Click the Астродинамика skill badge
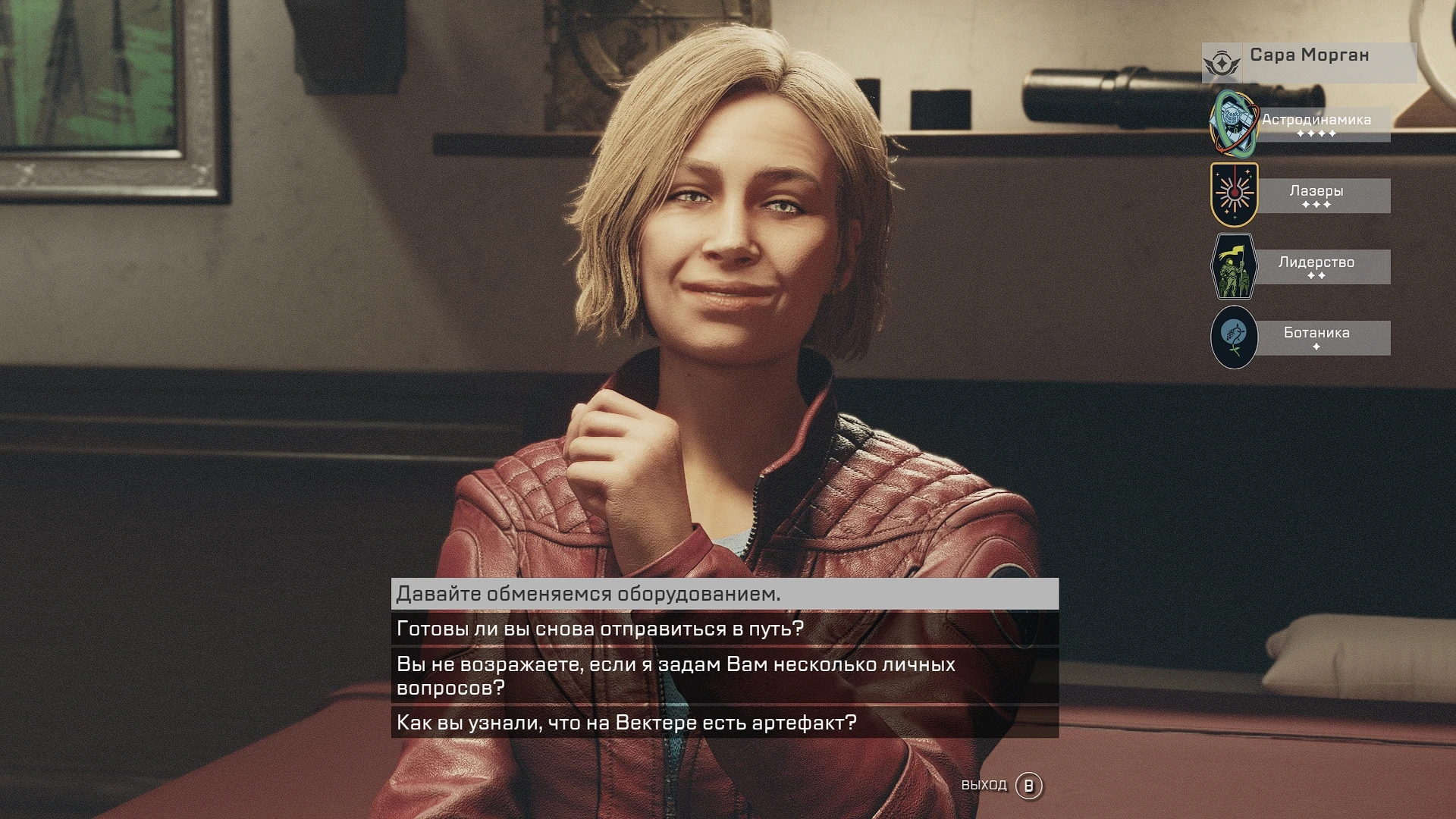 tap(1234, 123)
